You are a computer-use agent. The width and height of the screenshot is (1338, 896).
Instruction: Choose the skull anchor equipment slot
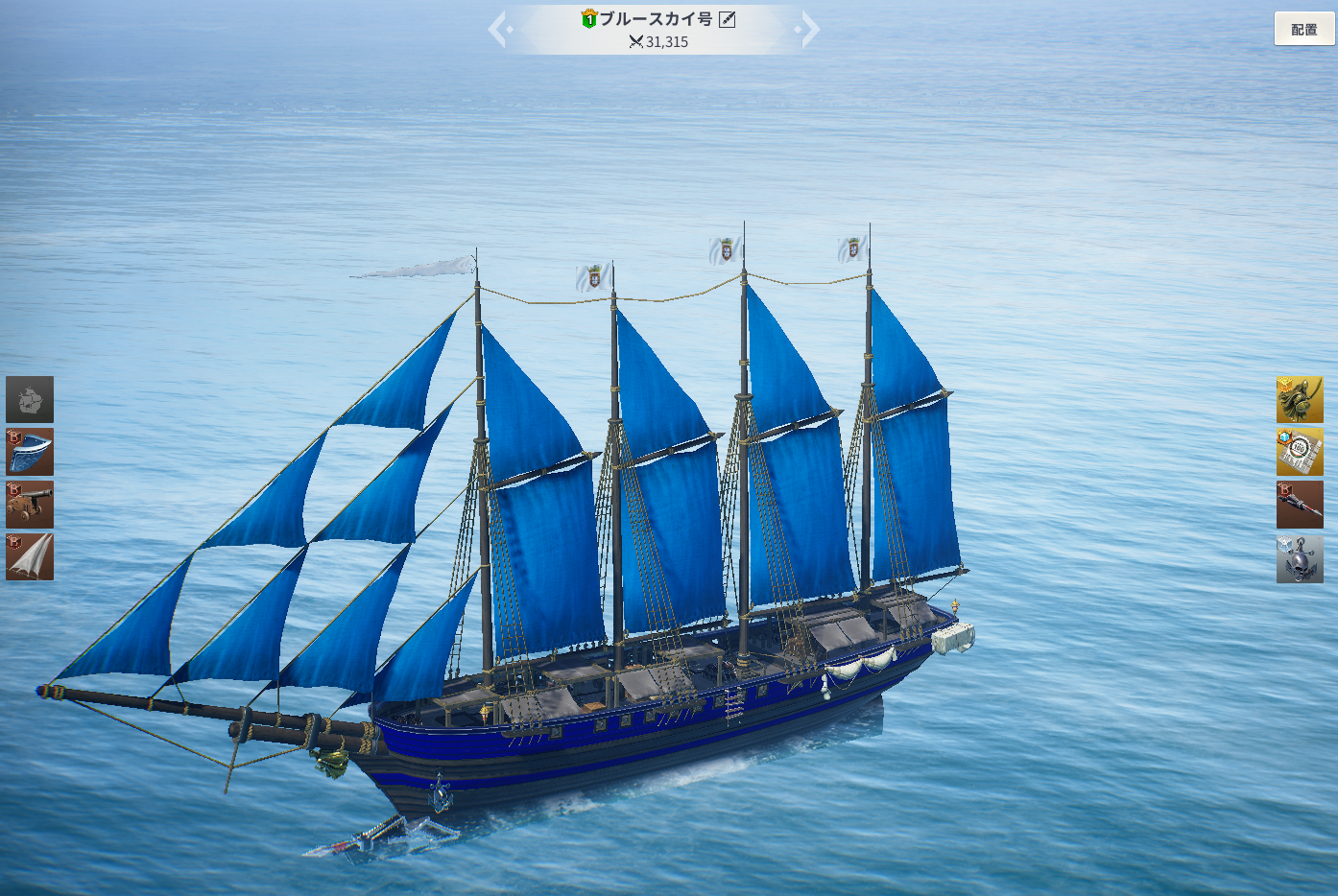tap(1300, 558)
